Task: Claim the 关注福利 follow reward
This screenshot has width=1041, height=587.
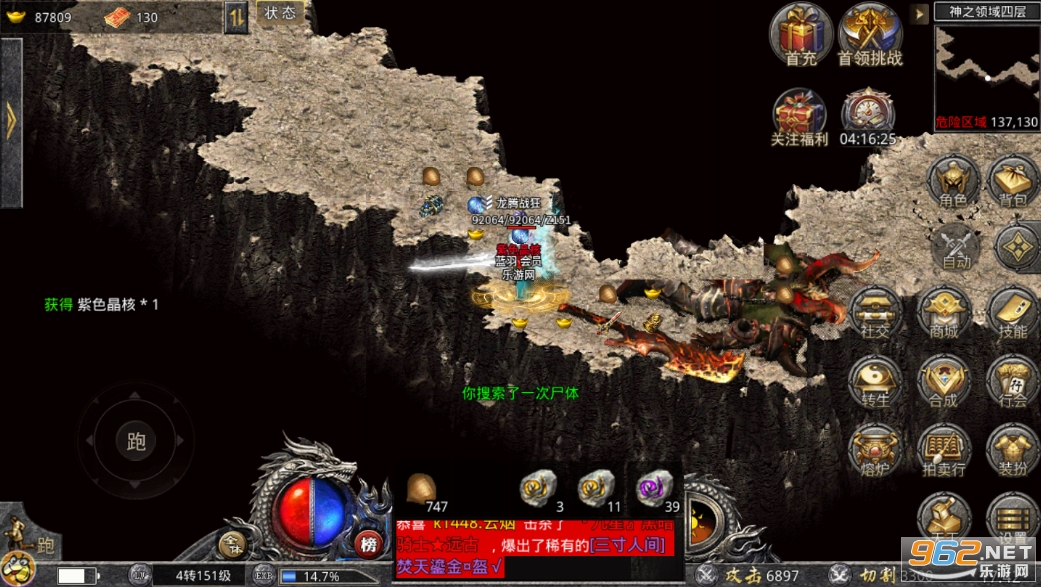Action: (800, 115)
